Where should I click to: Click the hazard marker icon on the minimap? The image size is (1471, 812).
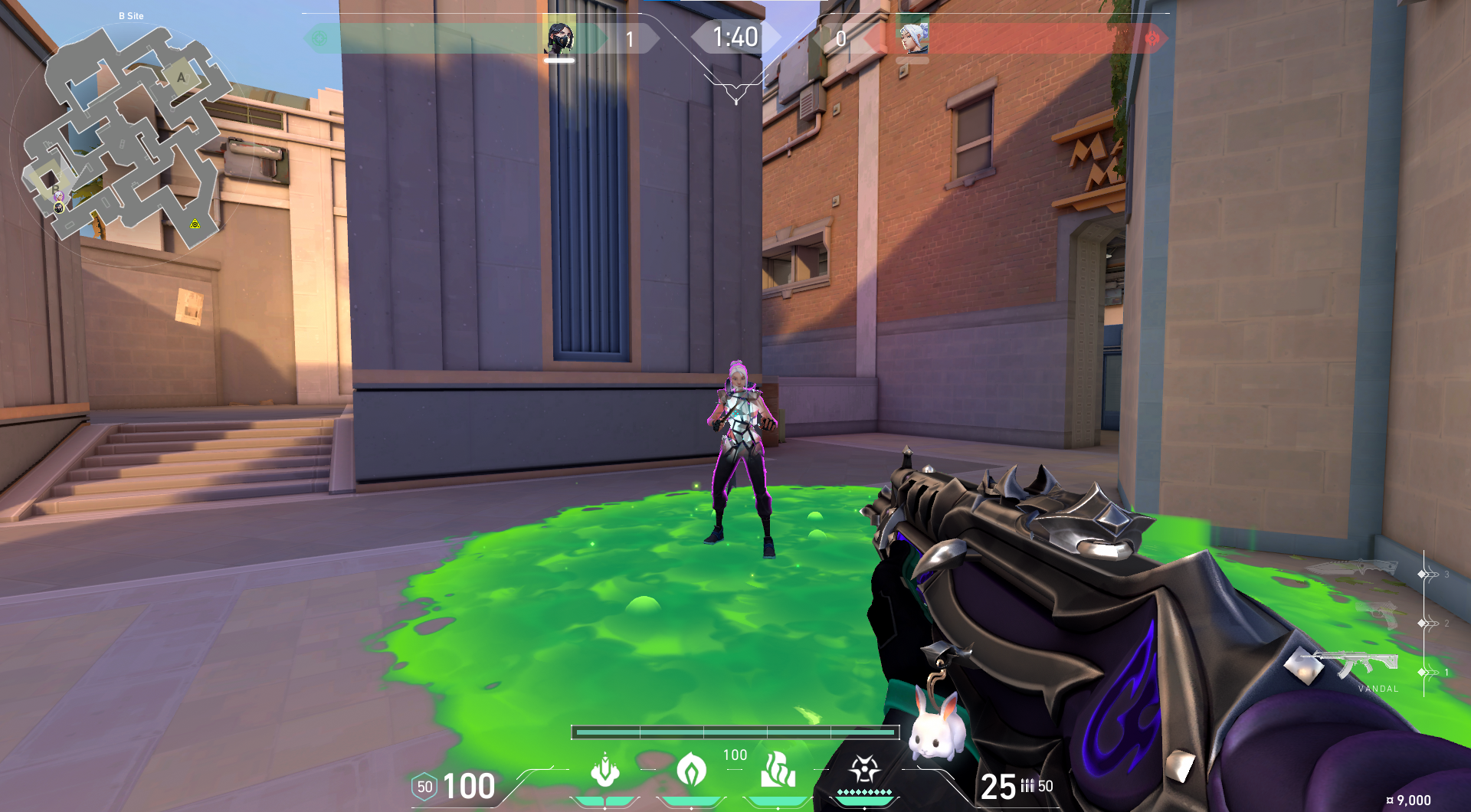[194, 224]
